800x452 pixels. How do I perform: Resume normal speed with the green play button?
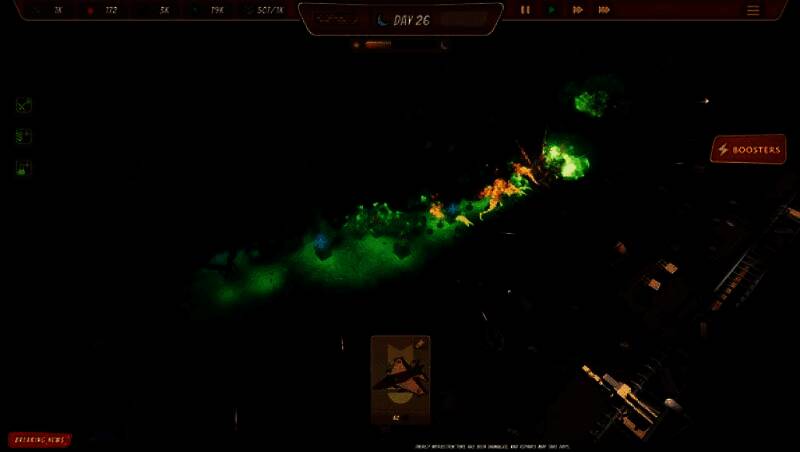(551, 10)
